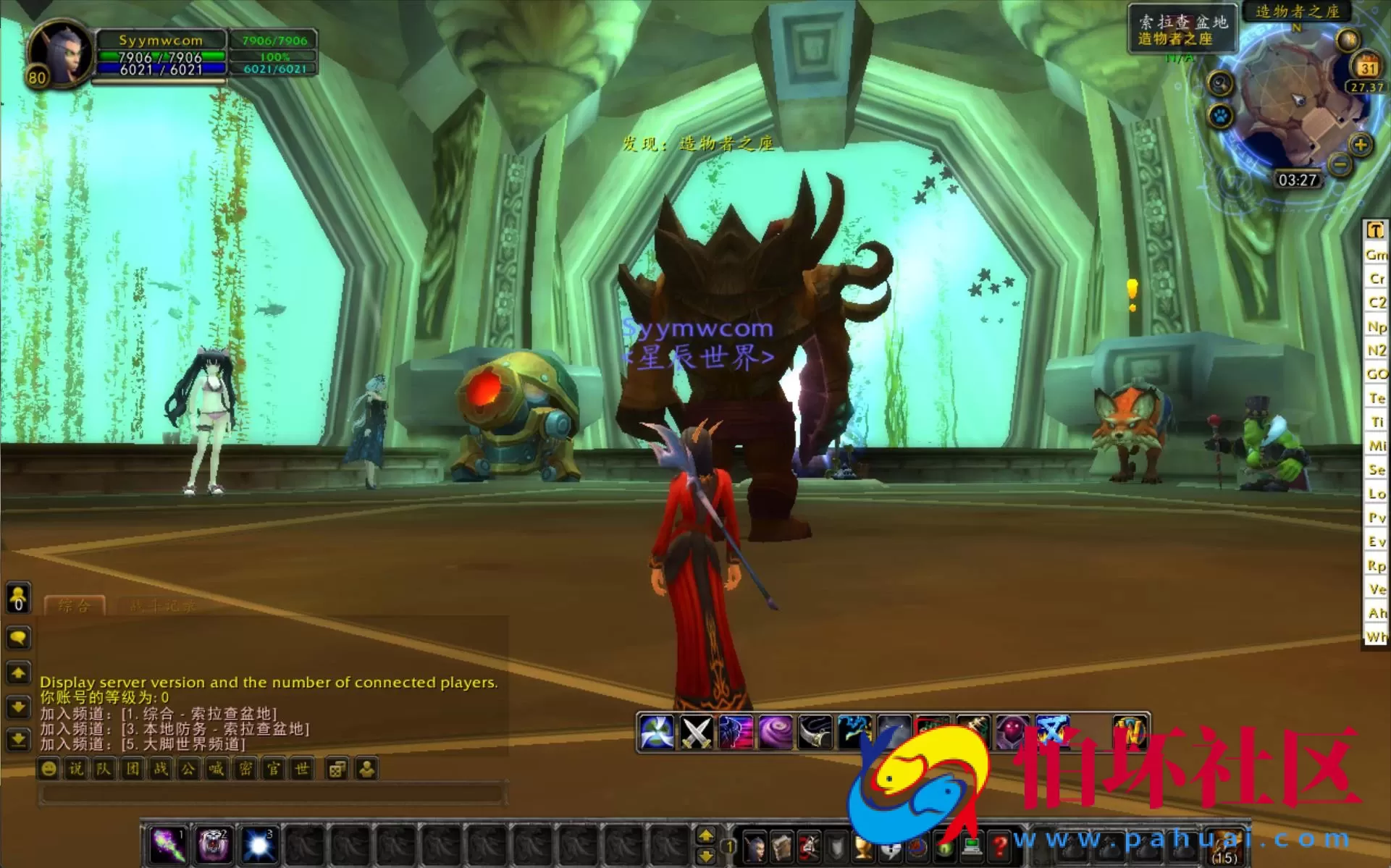Open character info via the portrait micro-menu icon
This screenshot has width=1391, height=868.
[754, 849]
